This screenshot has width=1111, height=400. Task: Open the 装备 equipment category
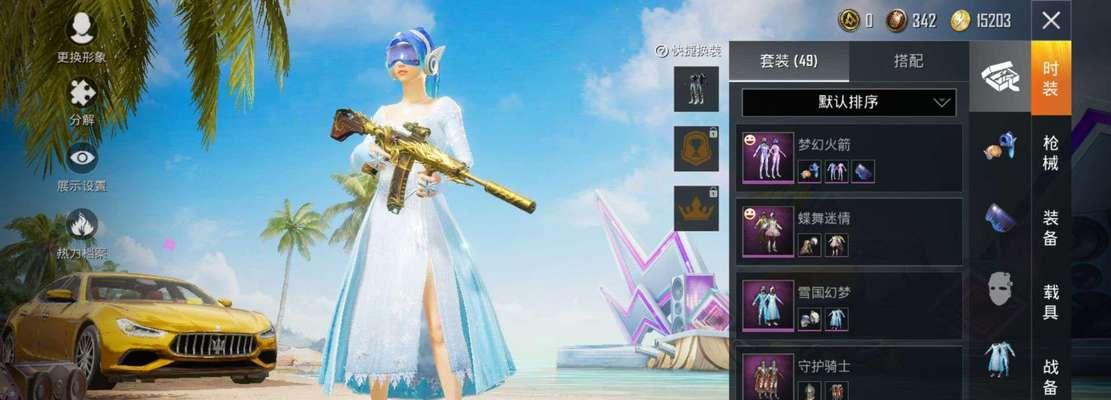[1051, 227]
